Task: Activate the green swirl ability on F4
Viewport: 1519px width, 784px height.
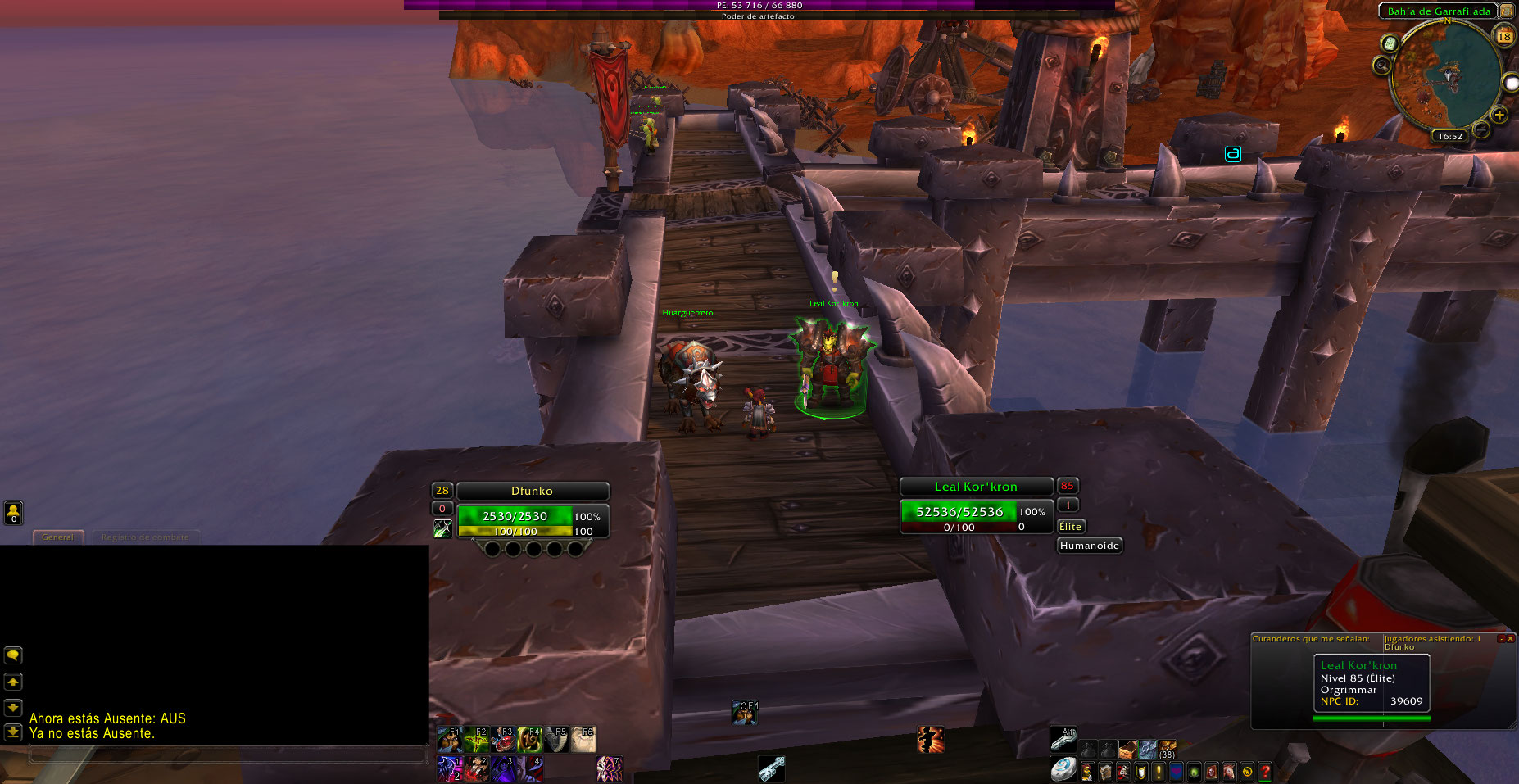Action: [x=529, y=740]
